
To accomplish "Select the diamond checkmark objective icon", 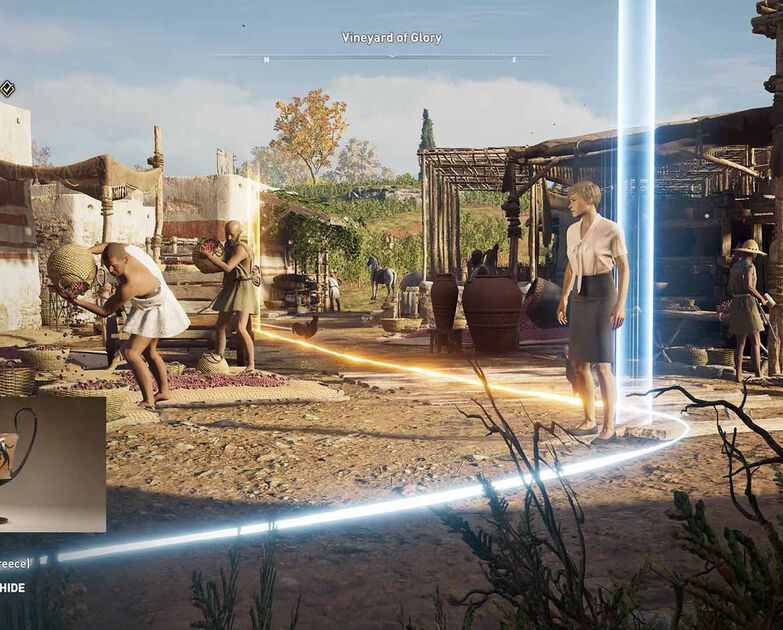I will [x=6, y=88].
